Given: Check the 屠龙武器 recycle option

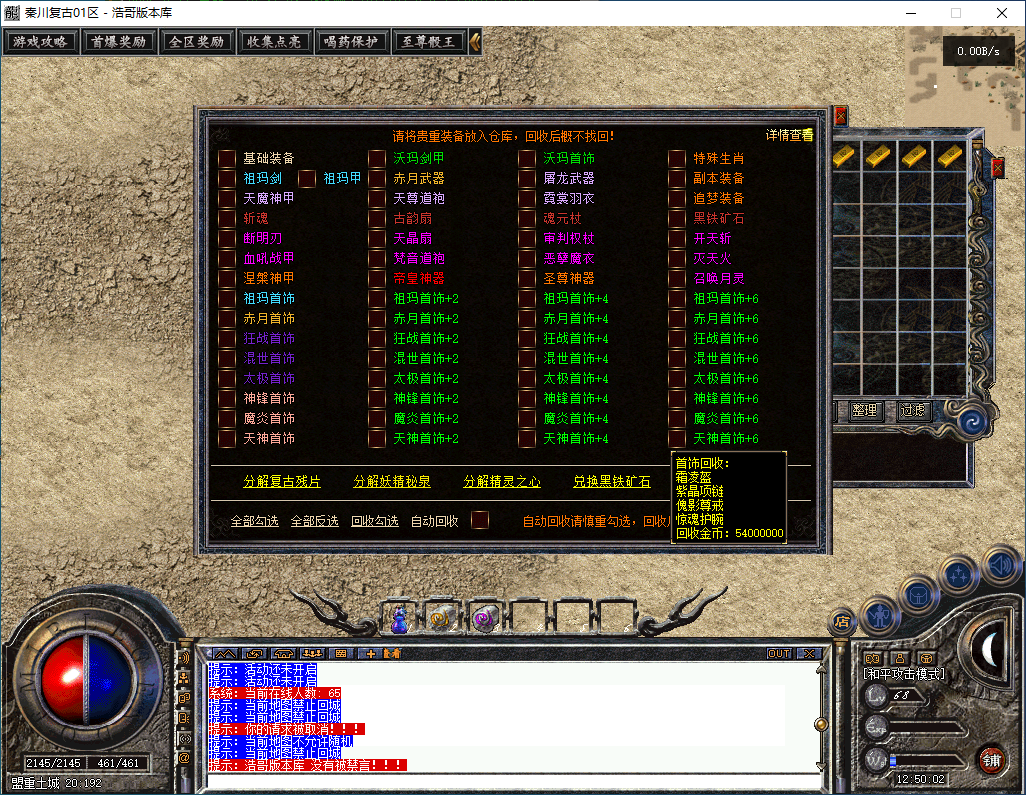Looking at the screenshot, I should click(527, 178).
